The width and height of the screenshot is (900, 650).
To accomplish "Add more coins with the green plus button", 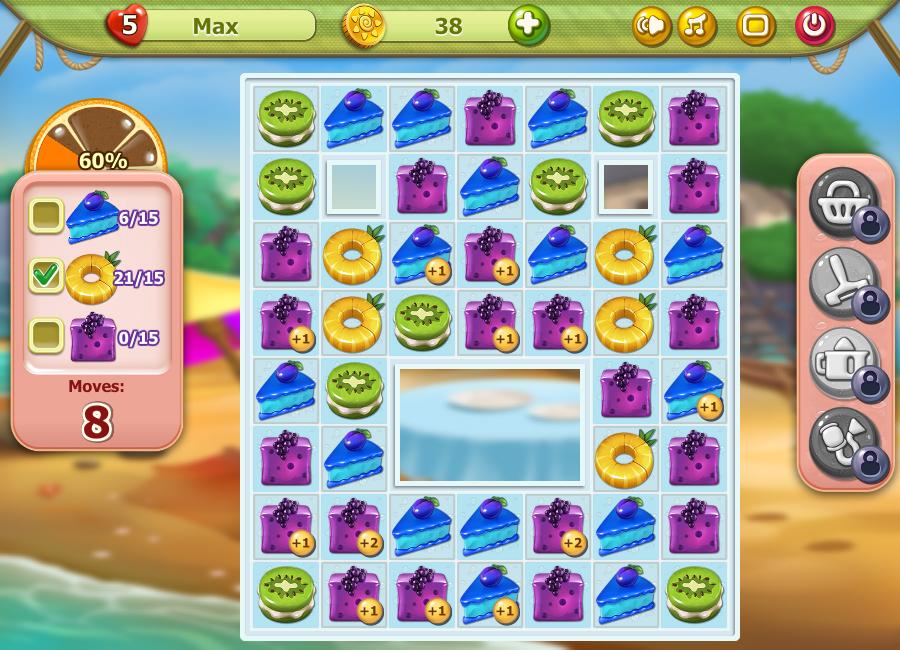I will (528, 25).
